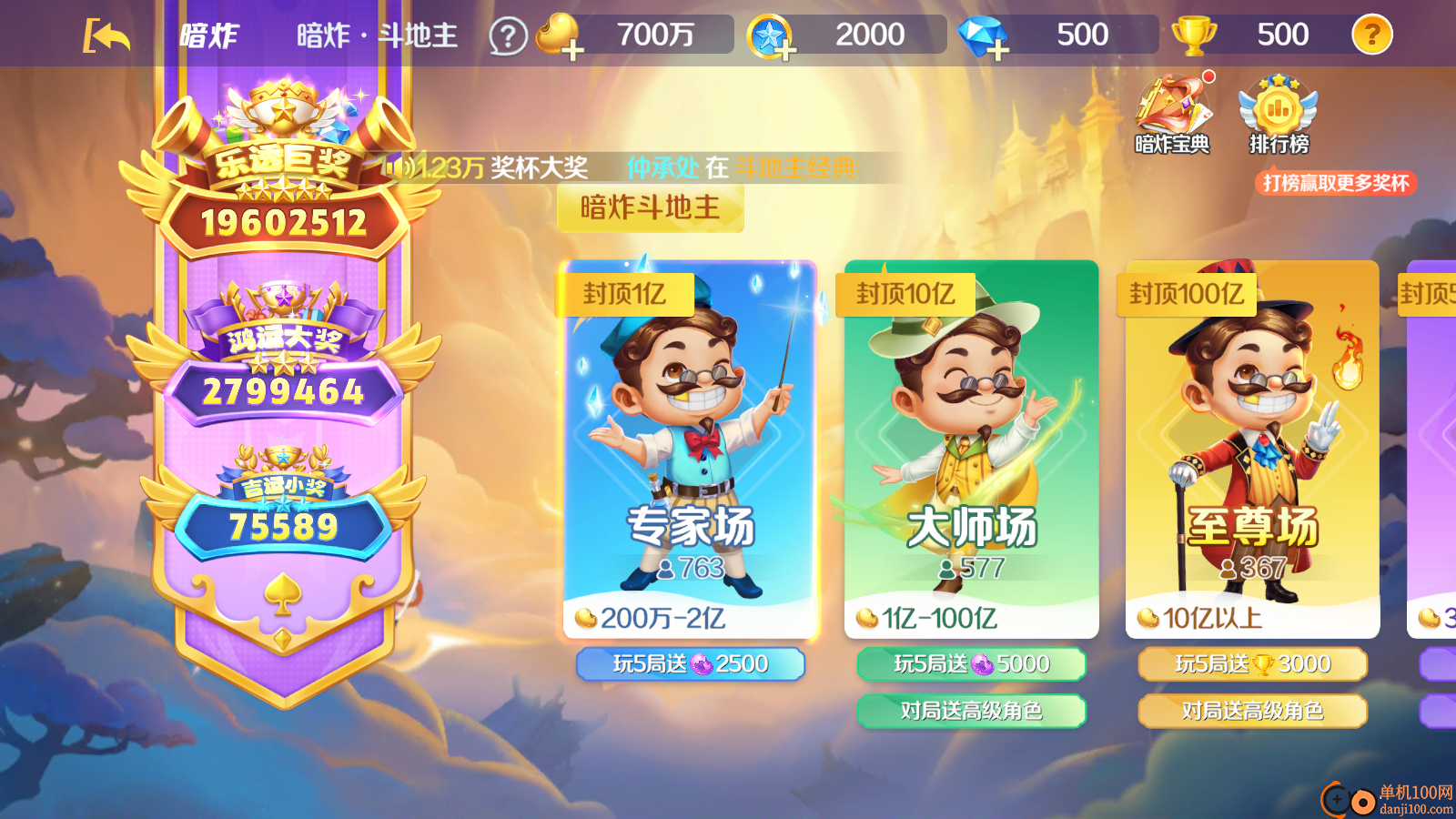Click the orange question mark icon
This screenshot has width=1456, height=819.
(x=1372, y=35)
